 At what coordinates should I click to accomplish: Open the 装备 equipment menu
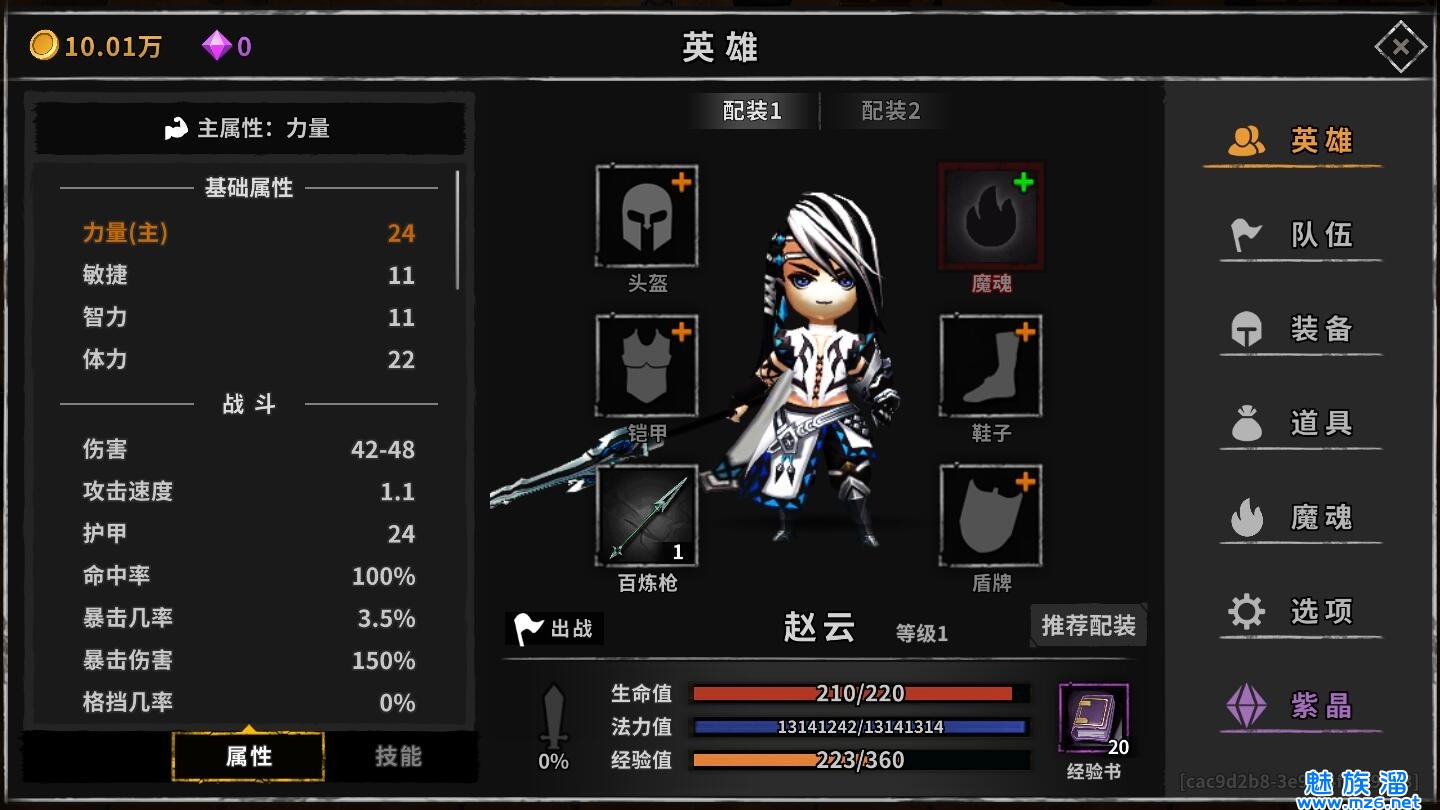point(1300,329)
